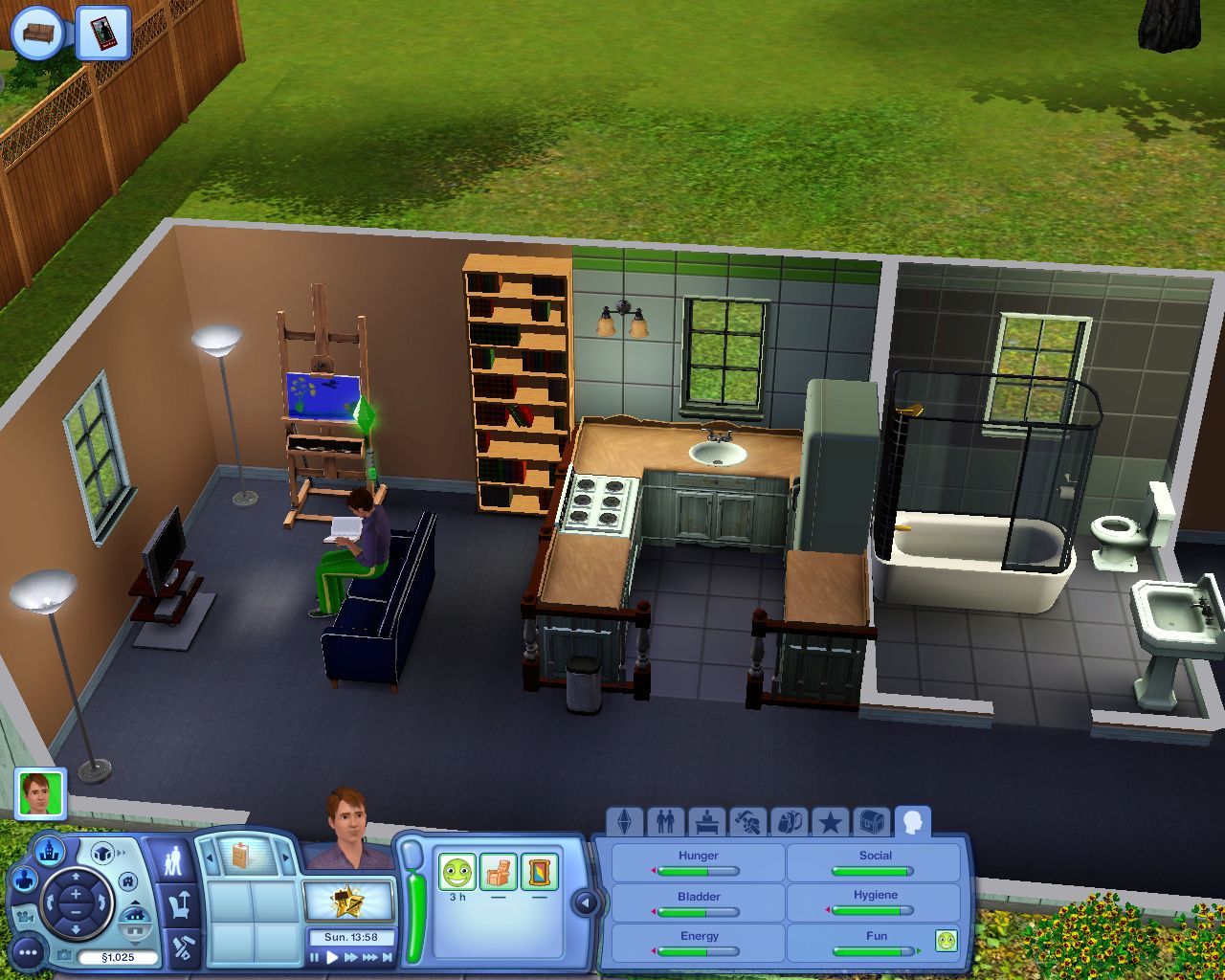This screenshot has width=1225, height=980.
Task: Click the family icon above the Buy mode button
Action: coord(175,857)
